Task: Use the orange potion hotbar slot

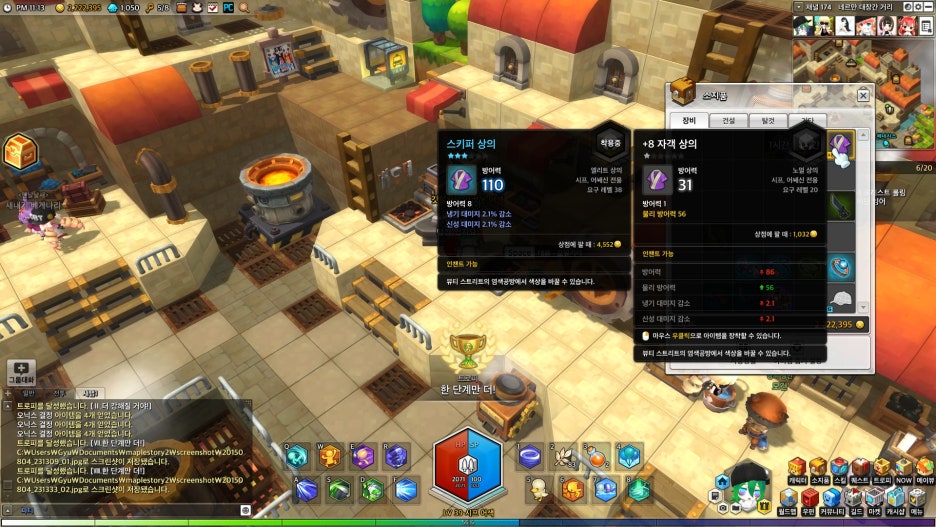Action: pos(596,457)
